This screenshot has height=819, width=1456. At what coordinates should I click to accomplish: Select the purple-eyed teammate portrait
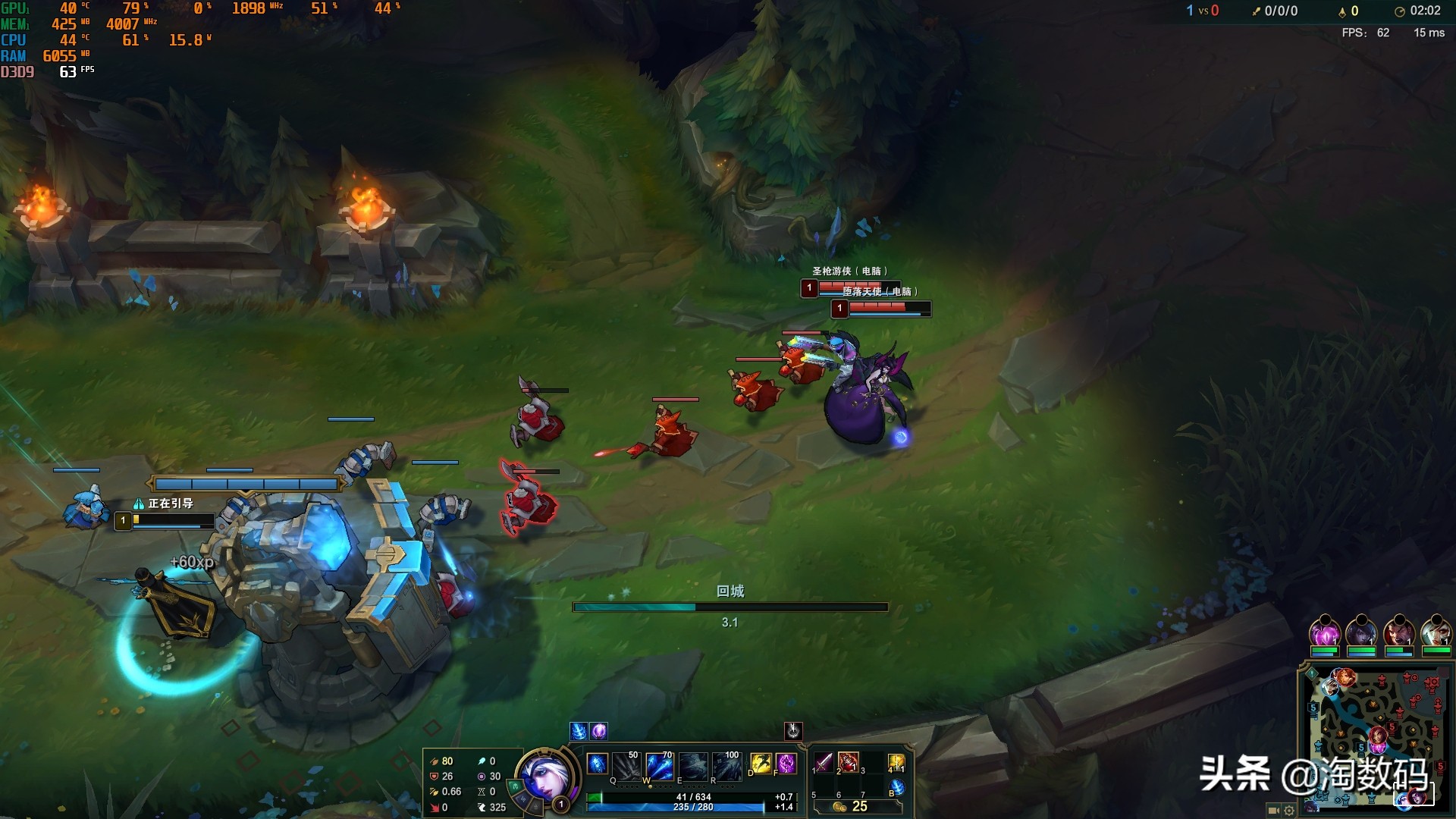click(x=1325, y=633)
